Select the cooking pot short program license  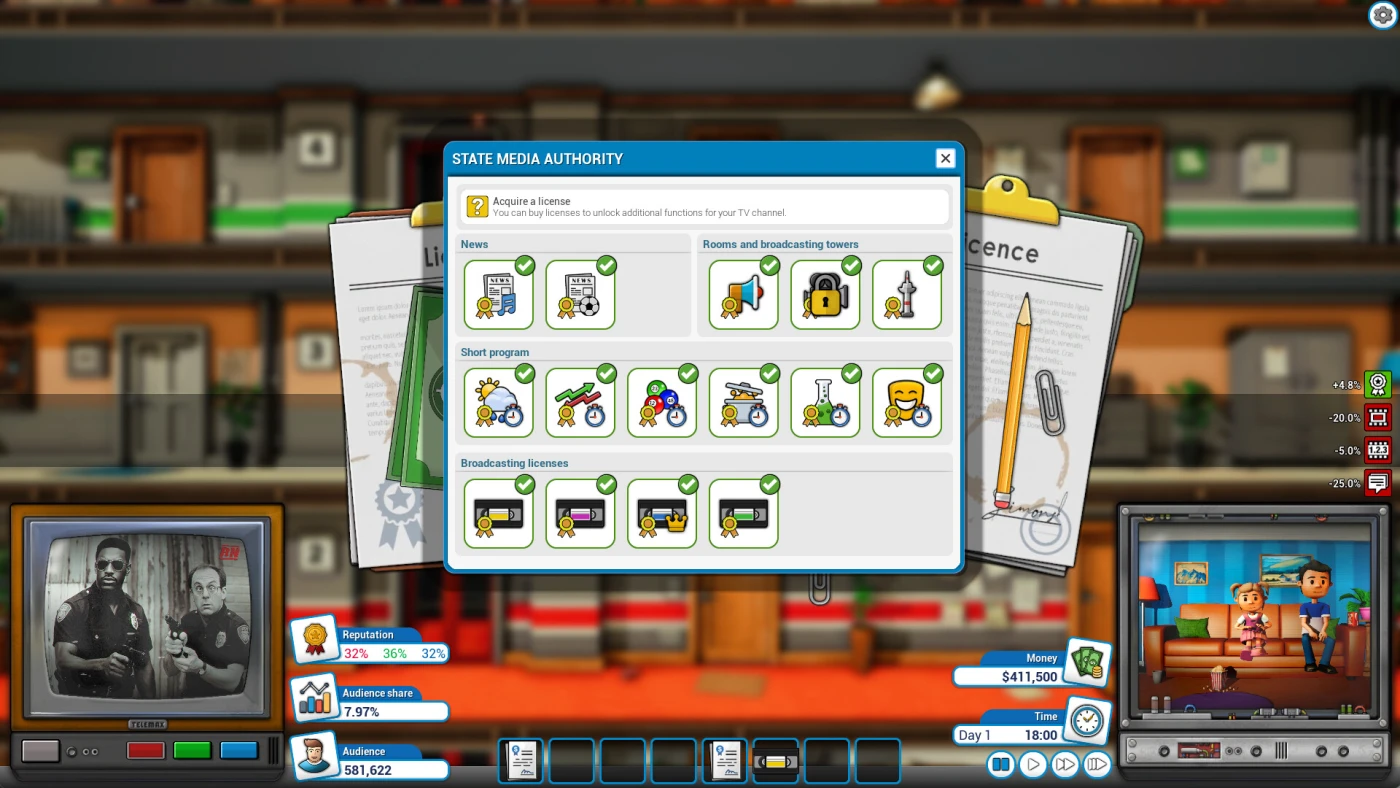[x=743, y=402]
